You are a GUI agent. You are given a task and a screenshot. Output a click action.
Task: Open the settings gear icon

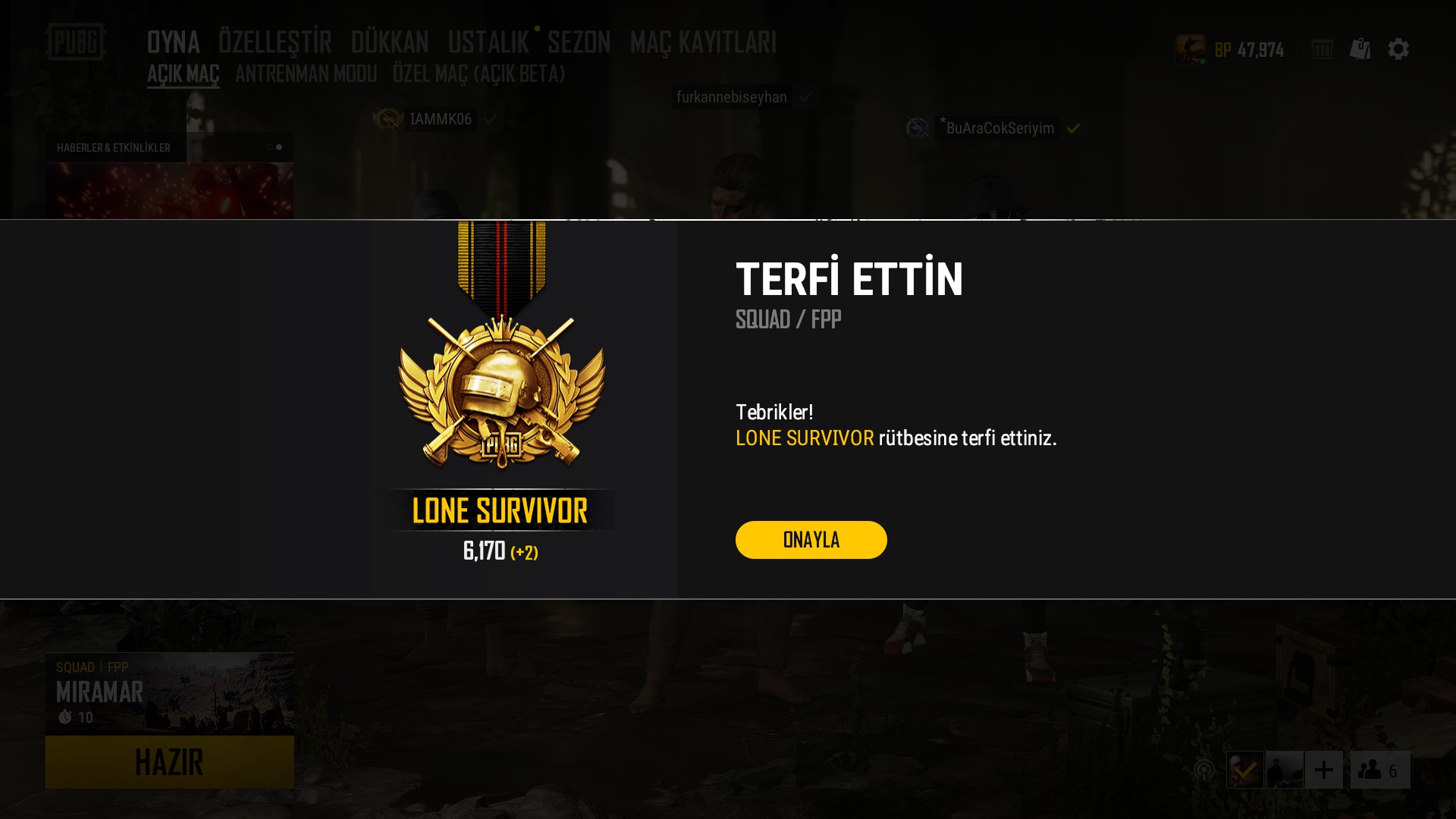point(1398,49)
